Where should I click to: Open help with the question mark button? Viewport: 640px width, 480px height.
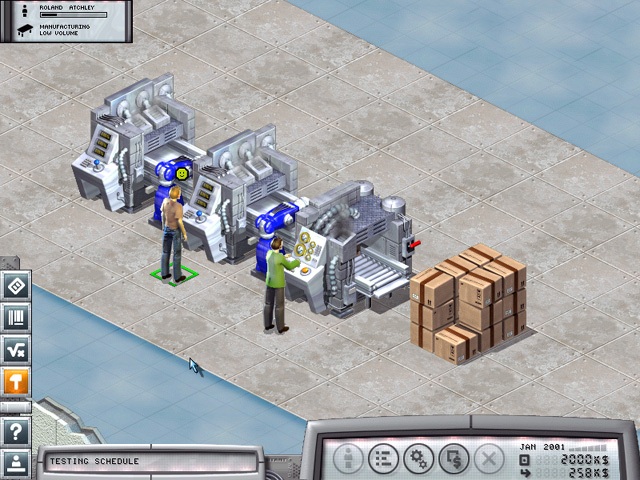tap(16, 432)
